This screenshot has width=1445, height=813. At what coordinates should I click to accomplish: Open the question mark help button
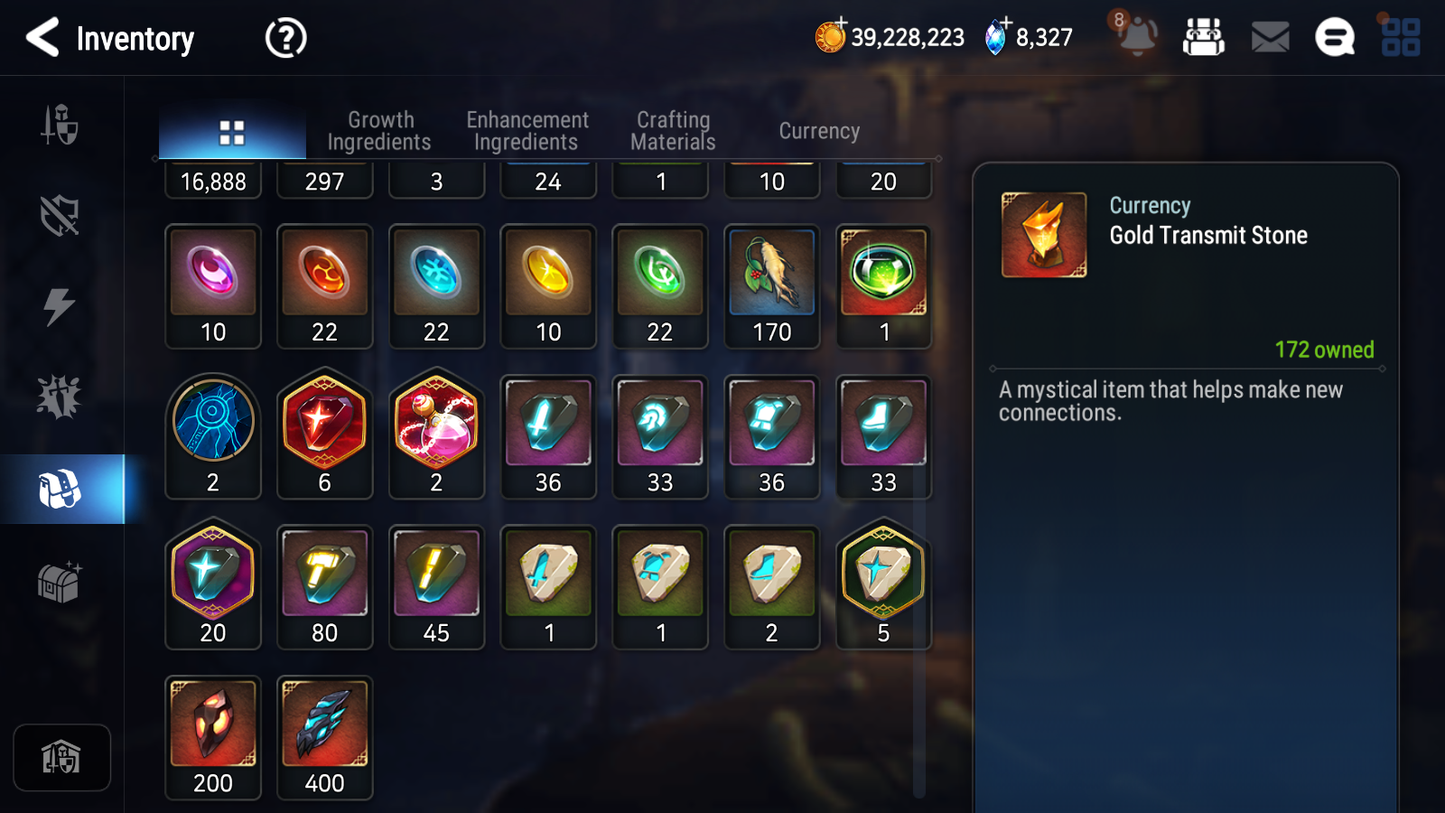point(285,39)
